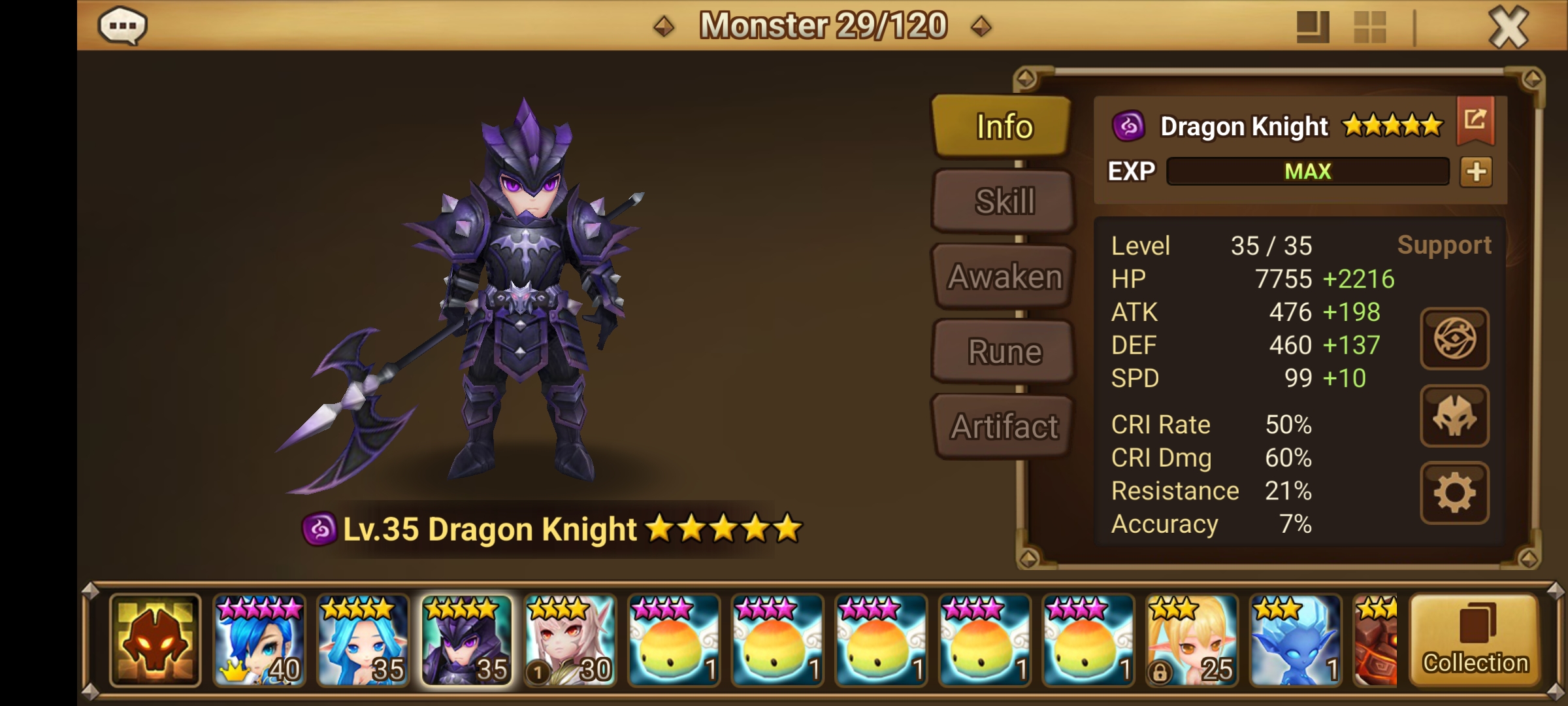This screenshot has width=1568, height=706.
Task: Open the Rune tab
Action: point(1002,351)
